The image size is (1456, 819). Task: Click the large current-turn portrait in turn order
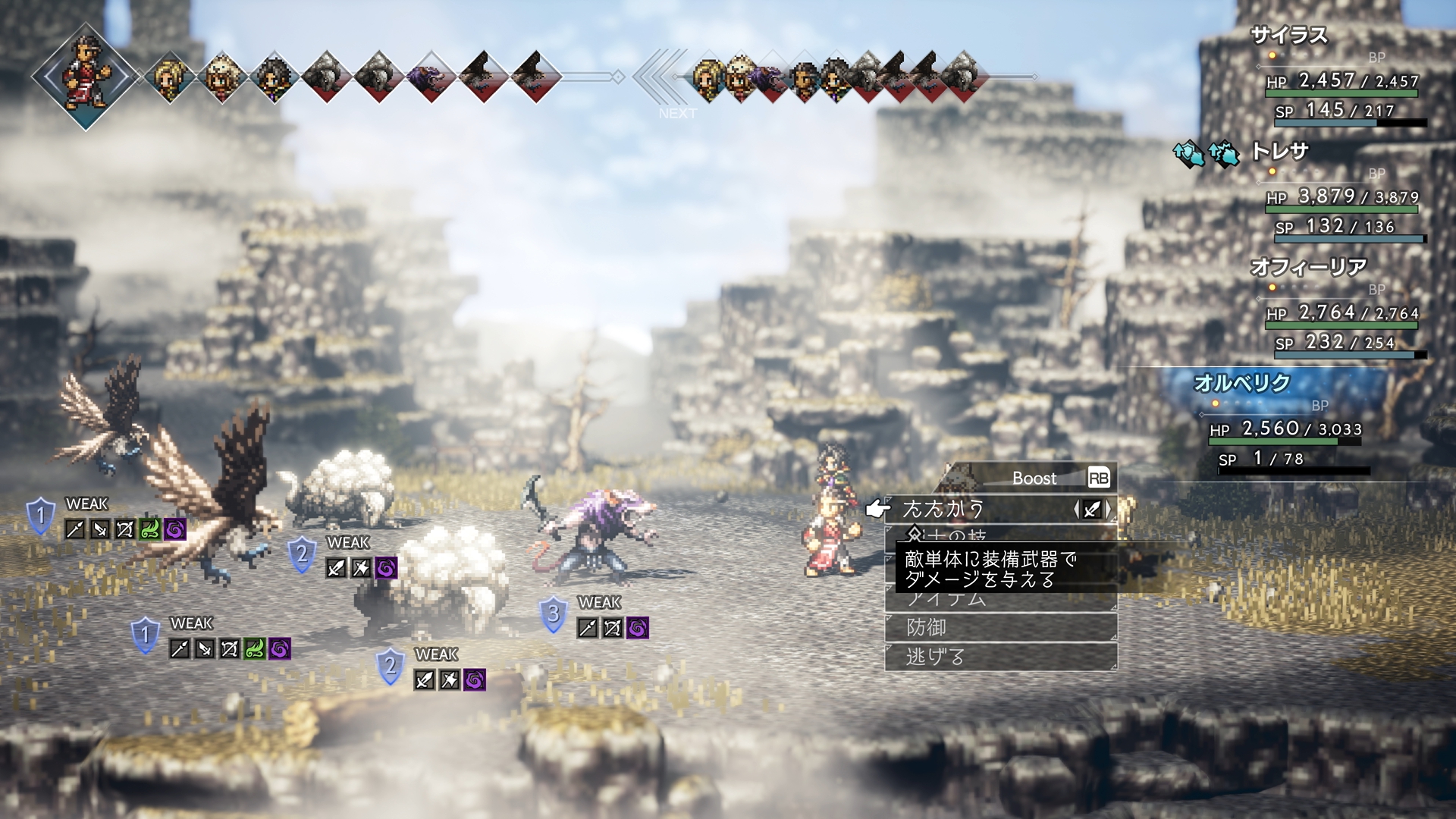pyautogui.click(x=86, y=76)
